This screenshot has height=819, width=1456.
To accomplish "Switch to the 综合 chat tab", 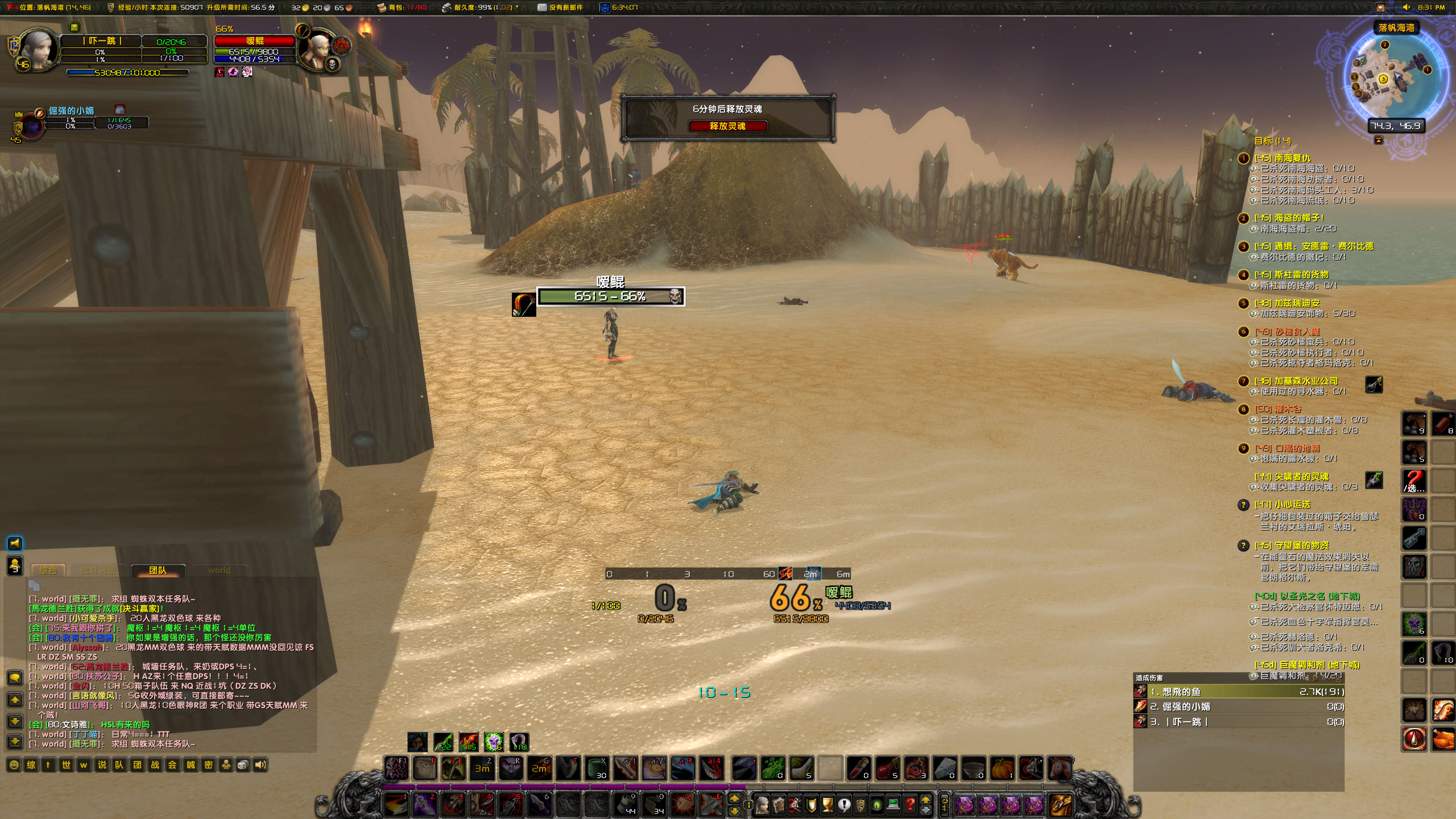I will 48,570.
